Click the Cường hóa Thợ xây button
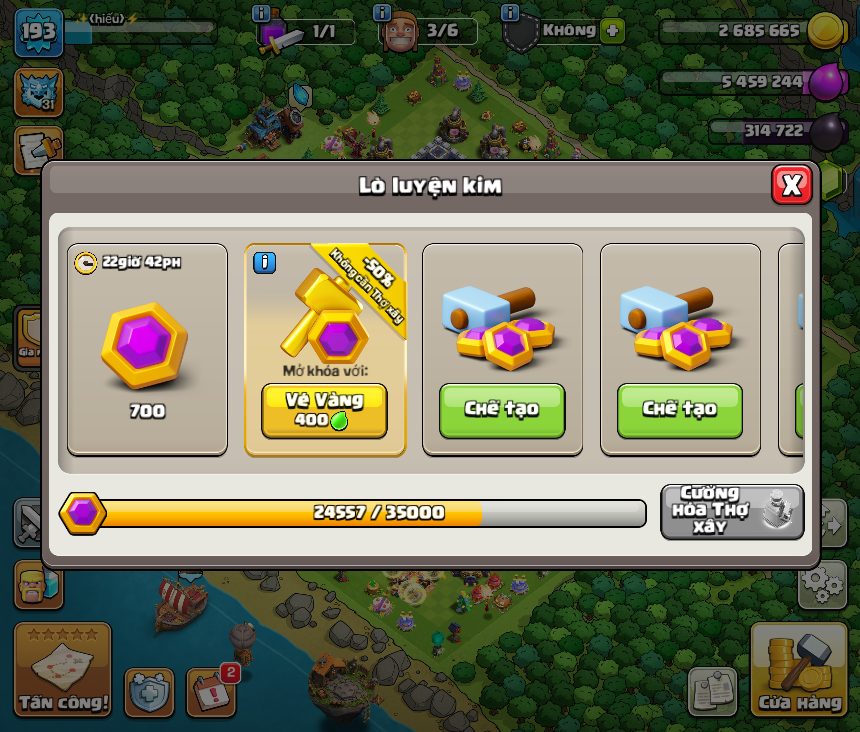The height and width of the screenshot is (732, 860). (732, 511)
